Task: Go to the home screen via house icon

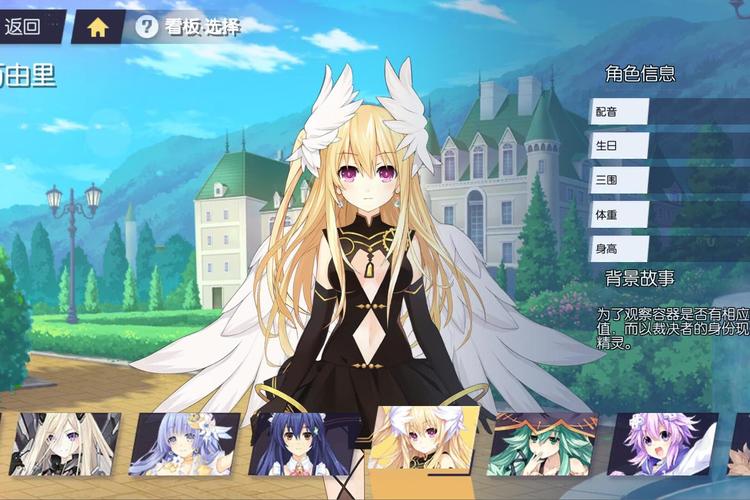Action: (x=97, y=27)
